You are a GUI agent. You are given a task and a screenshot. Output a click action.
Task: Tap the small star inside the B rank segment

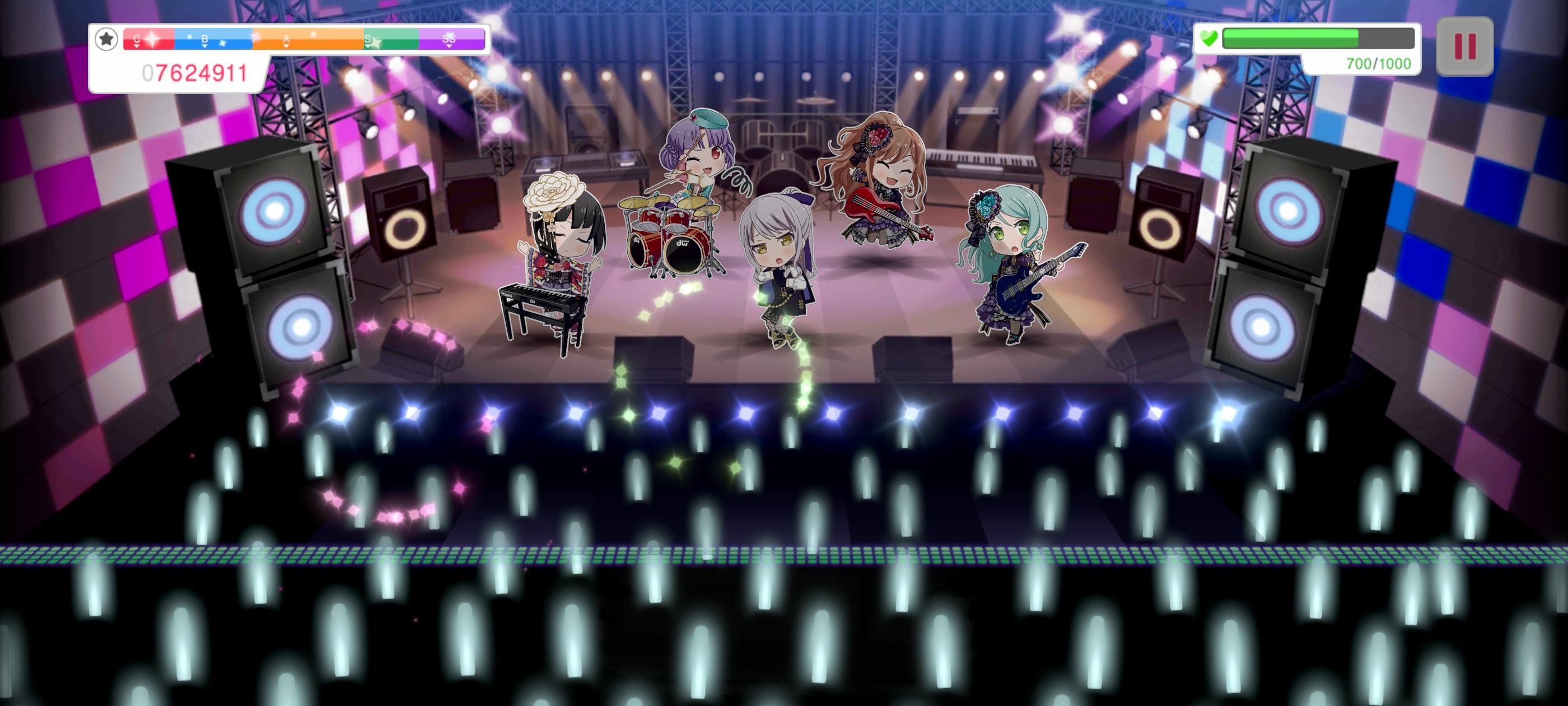pos(223,44)
